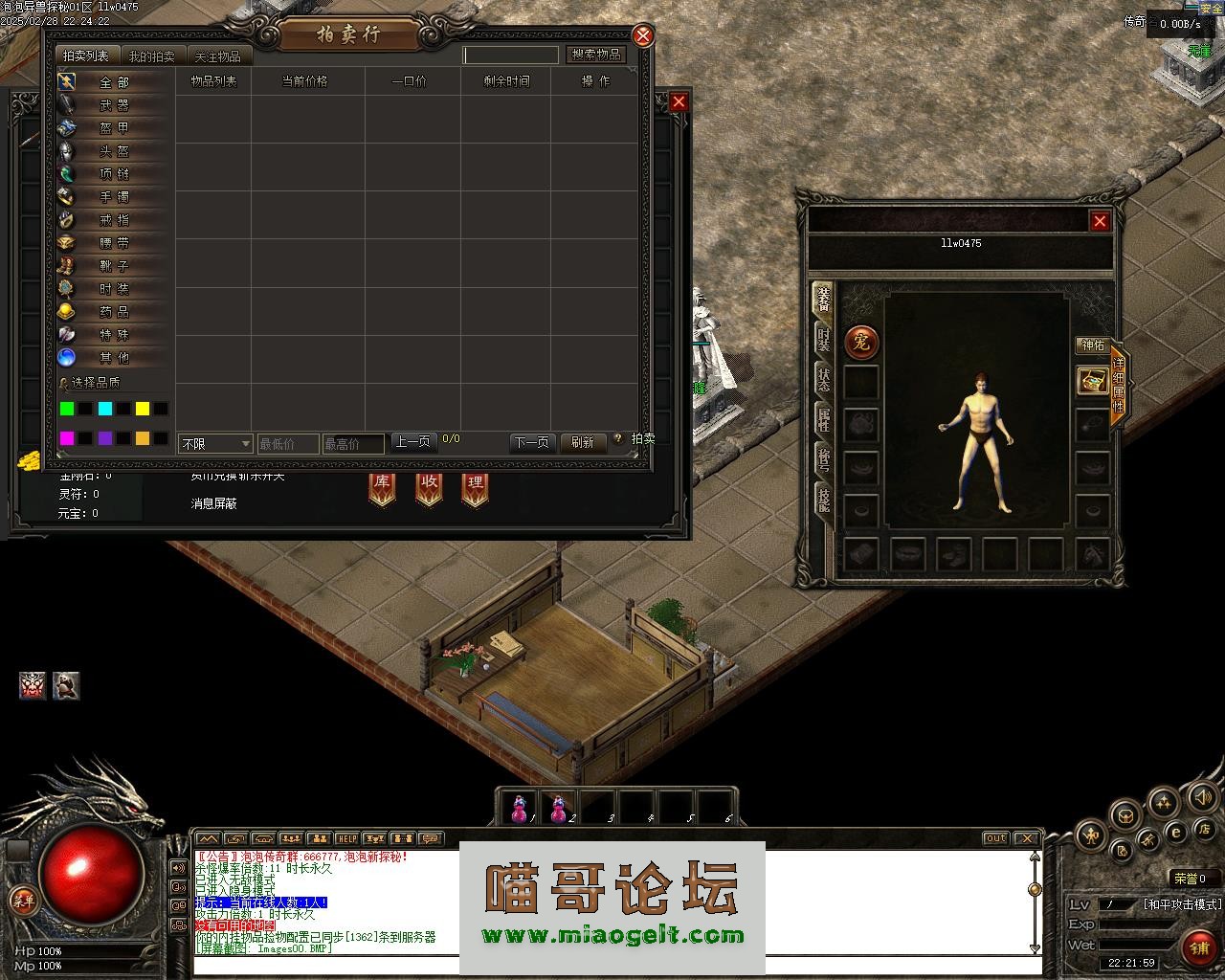
Task: Select the 武器 weapon category
Action: pos(114,105)
